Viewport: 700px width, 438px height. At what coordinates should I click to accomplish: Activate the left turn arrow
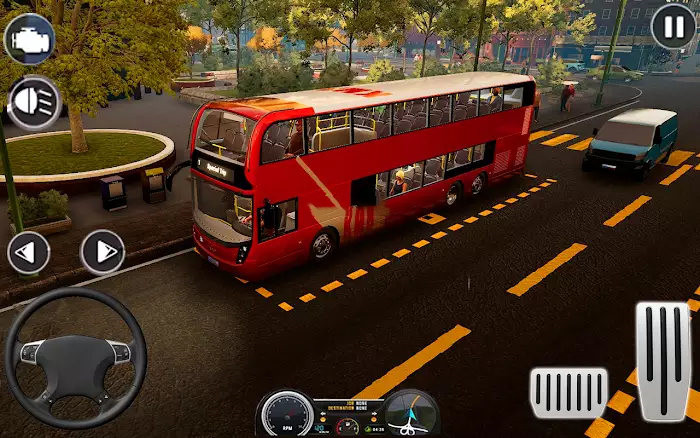click(29, 252)
